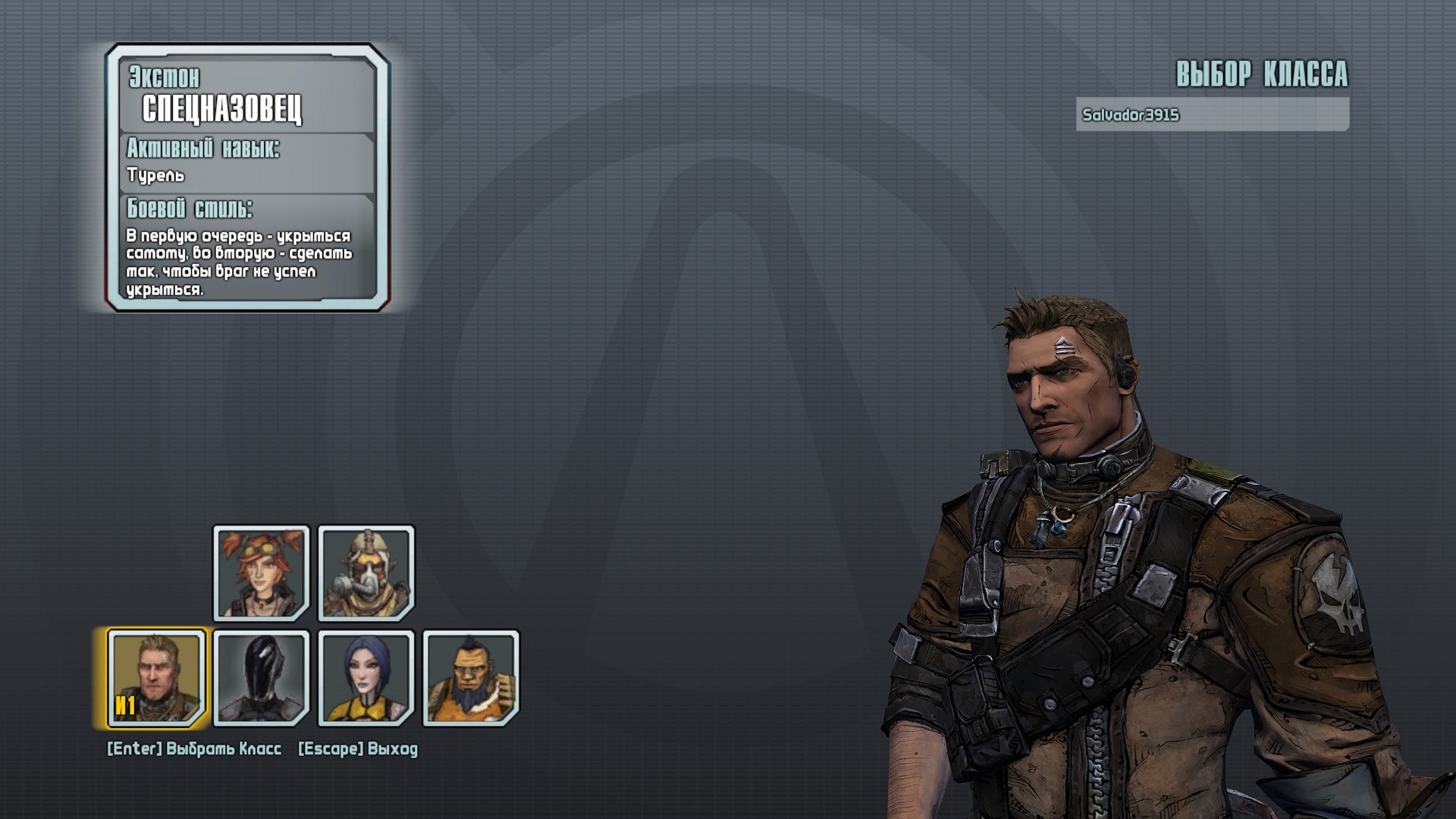The image size is (1456, 819).
Task: Click the Salvador3915 player name row
Action: [x=1212, y=115]
